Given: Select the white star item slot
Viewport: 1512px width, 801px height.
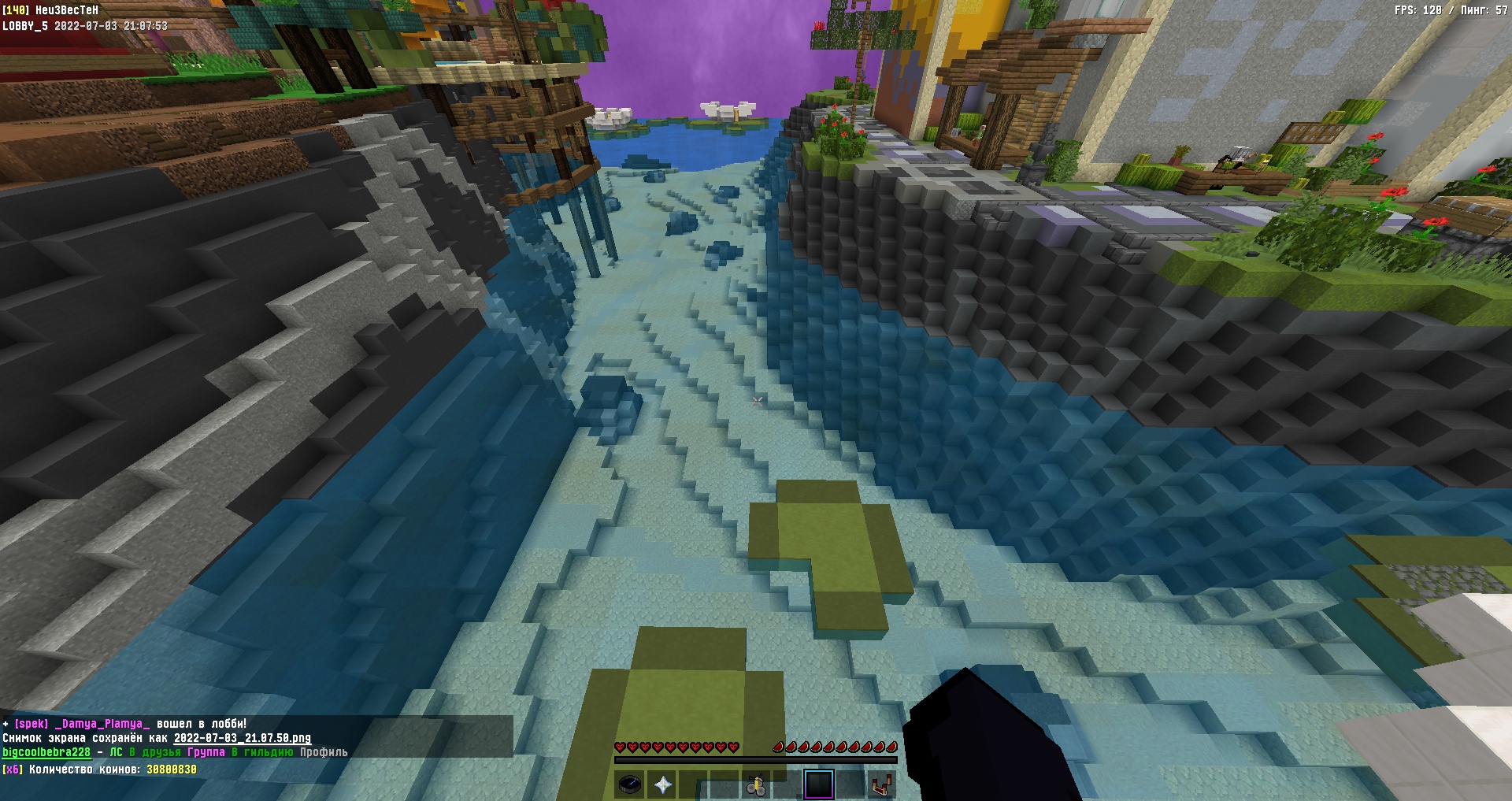Looking at the screenshot, I should 662,784.
